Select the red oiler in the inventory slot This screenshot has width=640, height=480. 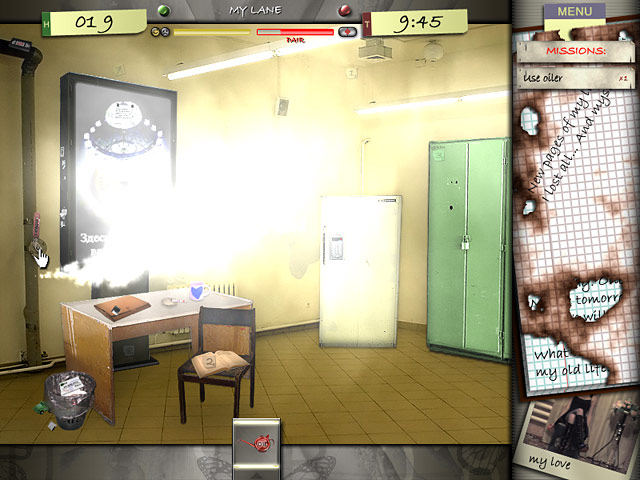257,443
